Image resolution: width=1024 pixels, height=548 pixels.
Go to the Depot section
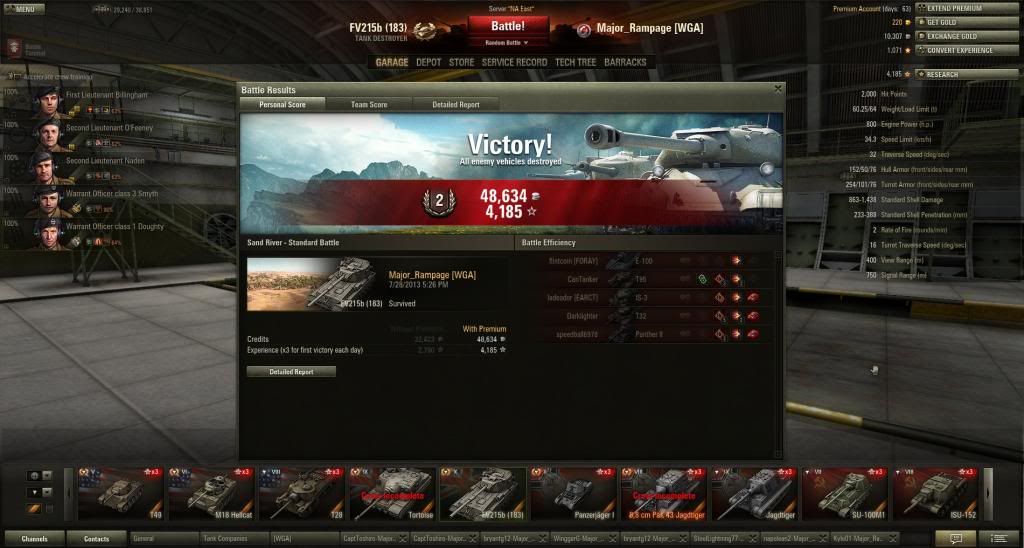pos(428,62)
